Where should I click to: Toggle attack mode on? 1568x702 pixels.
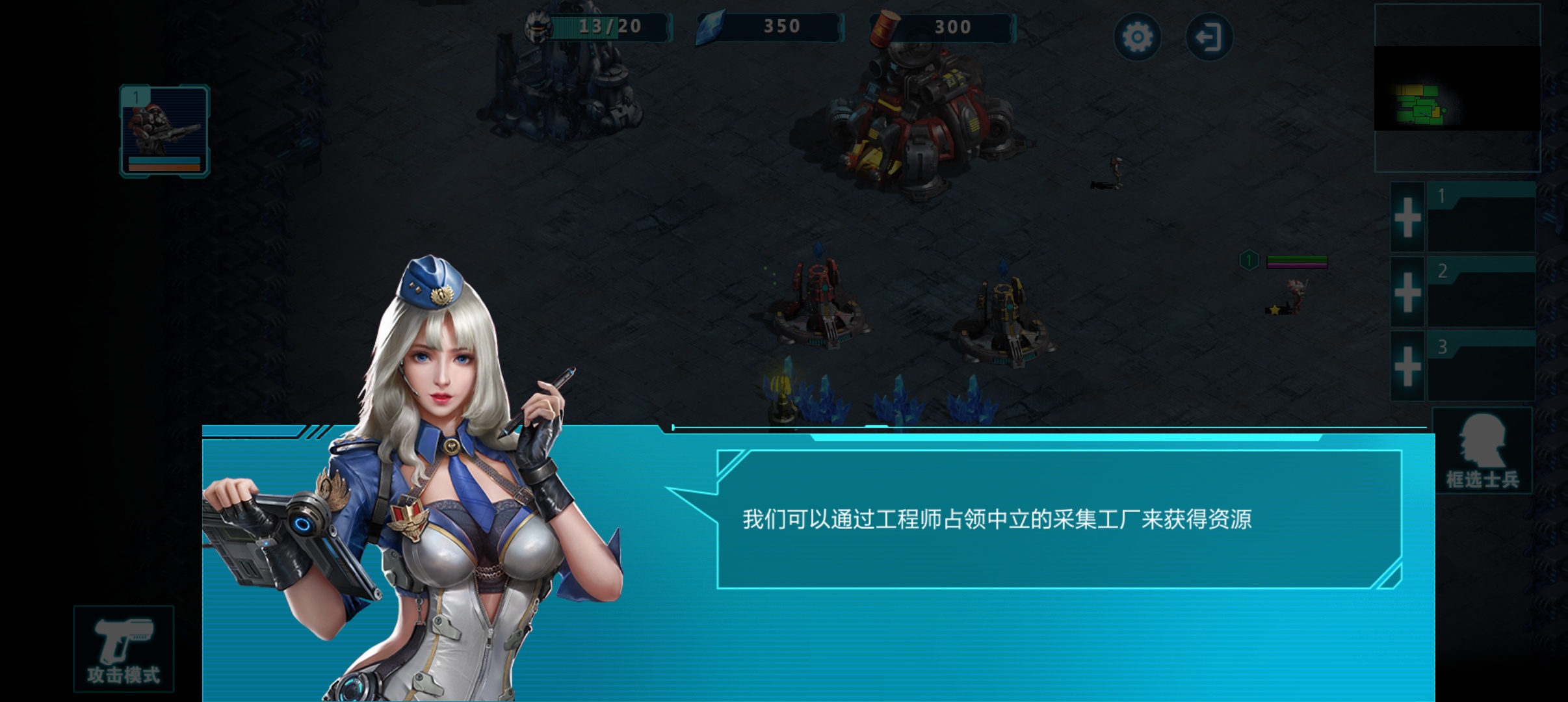point(124,647)
